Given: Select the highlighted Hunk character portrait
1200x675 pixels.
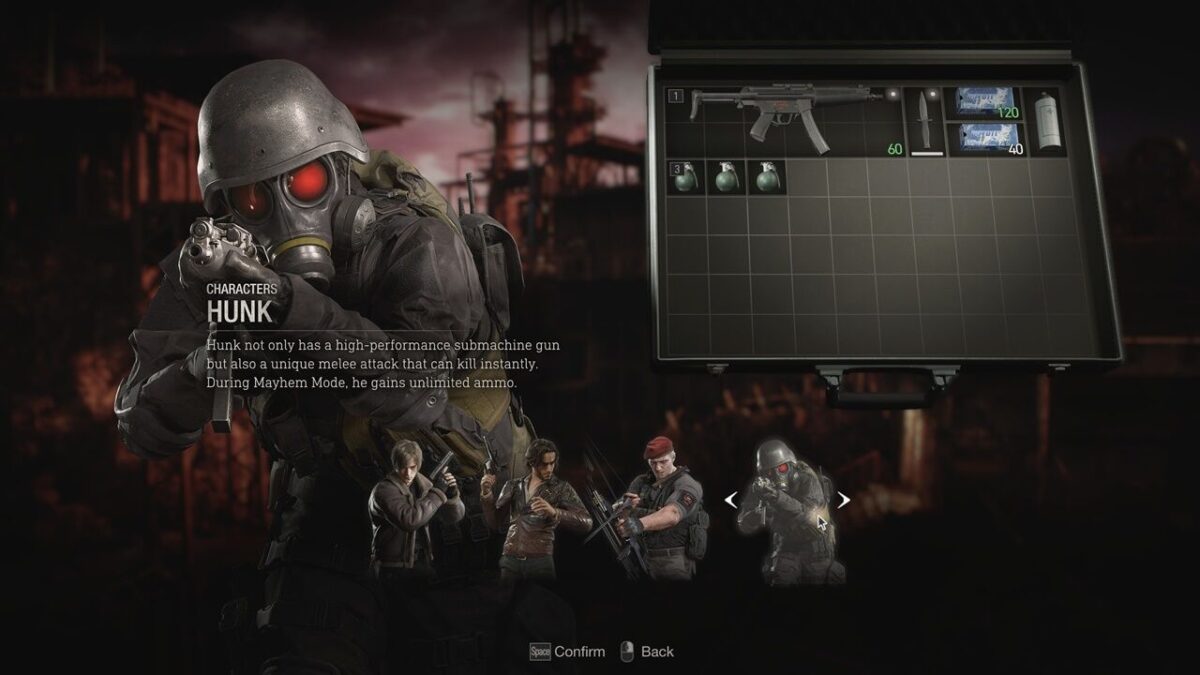Looking at the screenshot, I should click(790, 510).
